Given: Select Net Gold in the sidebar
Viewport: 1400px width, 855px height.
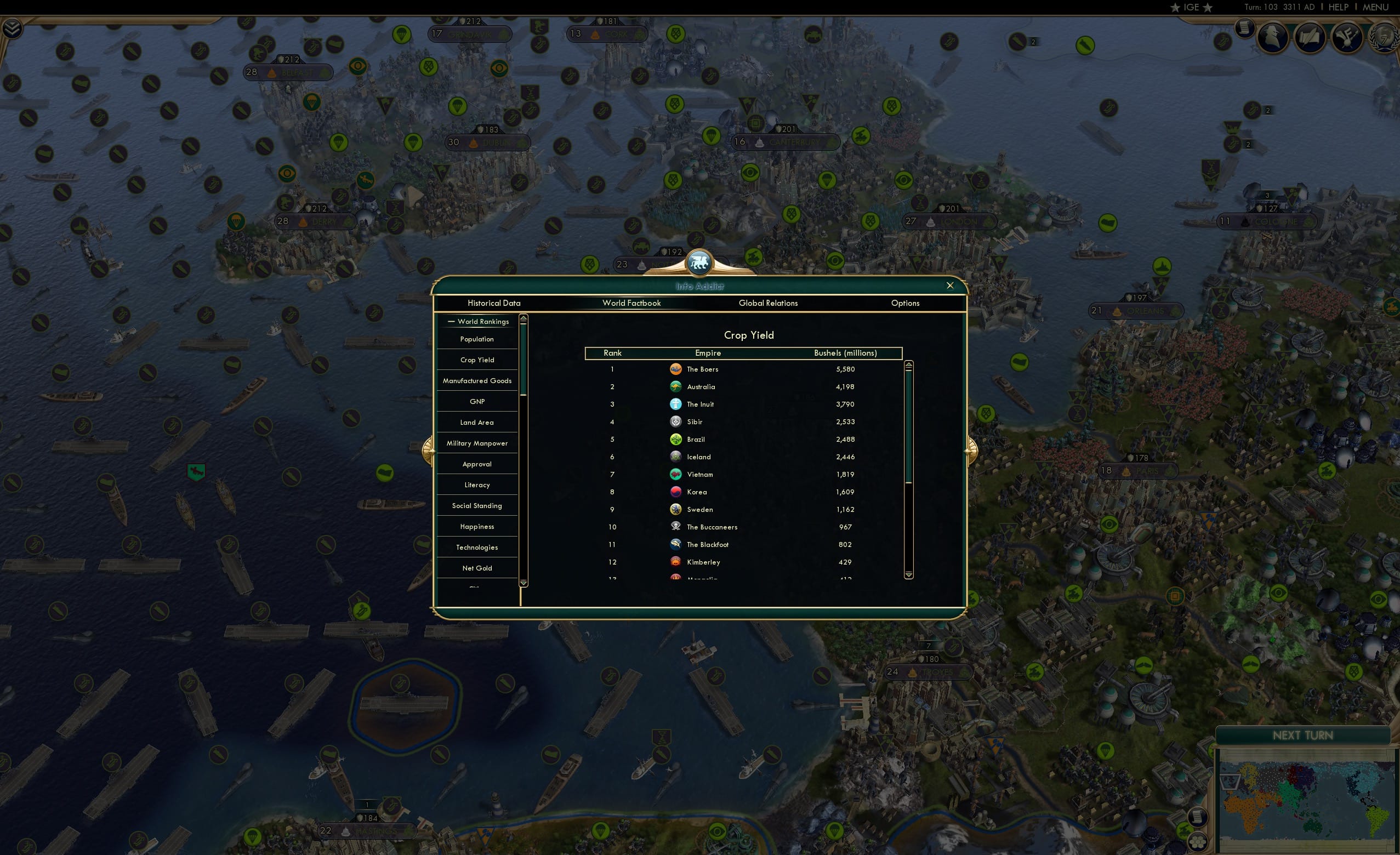Looking at the screenshot, I should pyautogui.click(x=477, y=568).
